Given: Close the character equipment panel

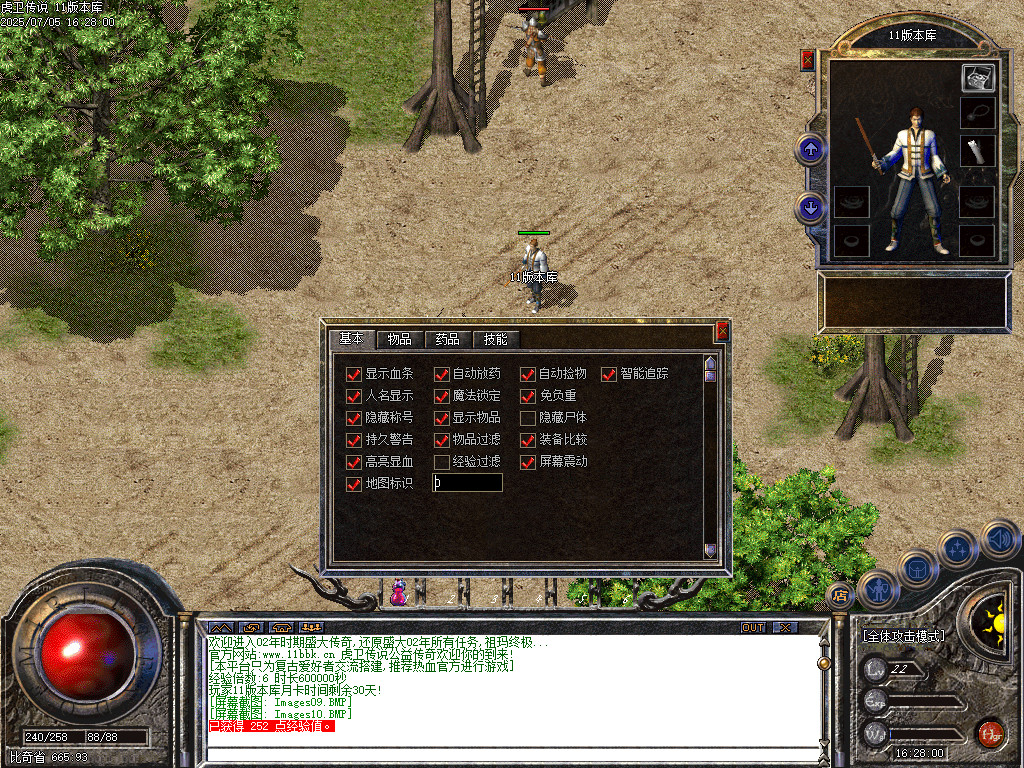Looking at the screenshot, I should (808, 60).
